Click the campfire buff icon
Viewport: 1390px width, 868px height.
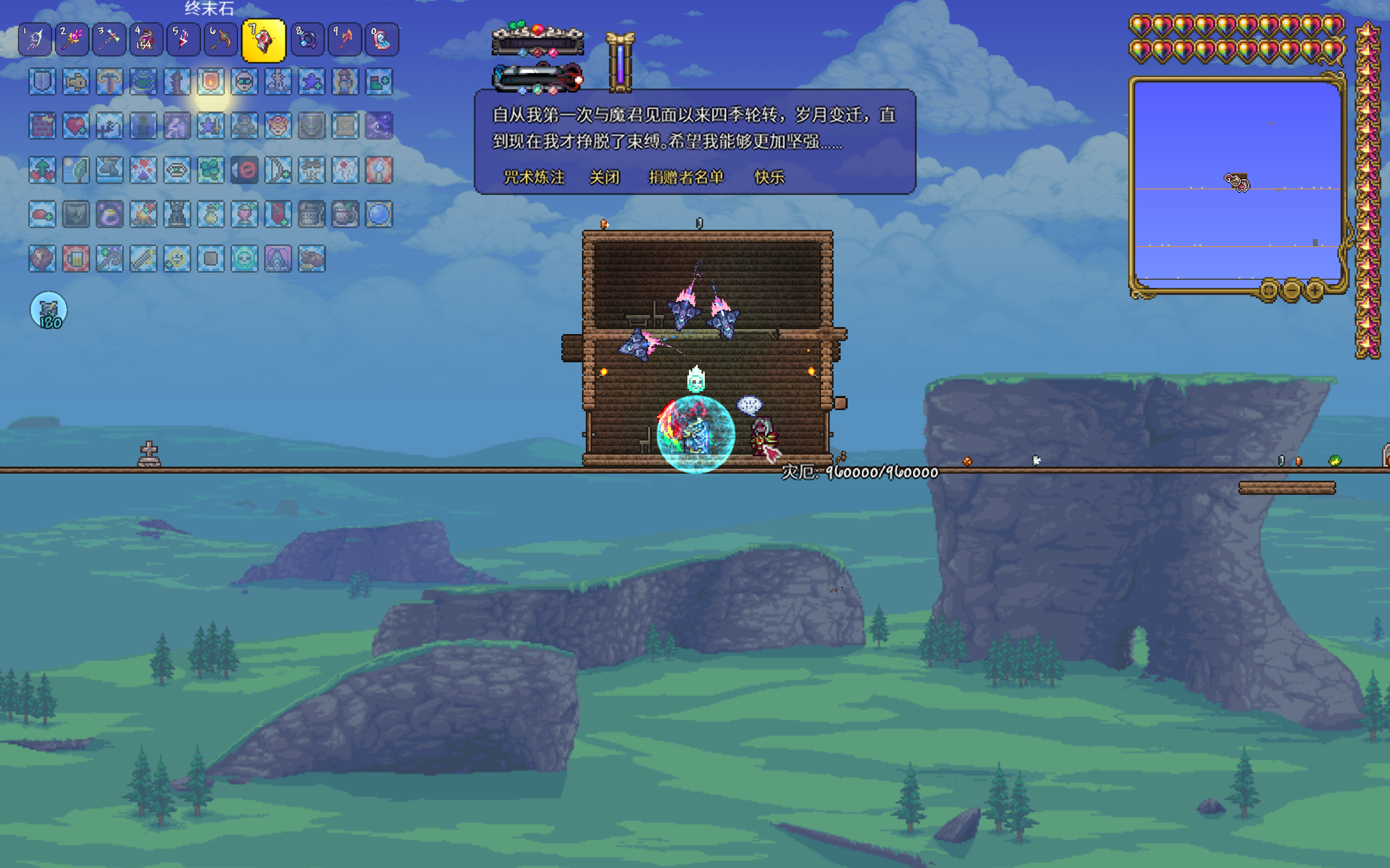[143, 214]
